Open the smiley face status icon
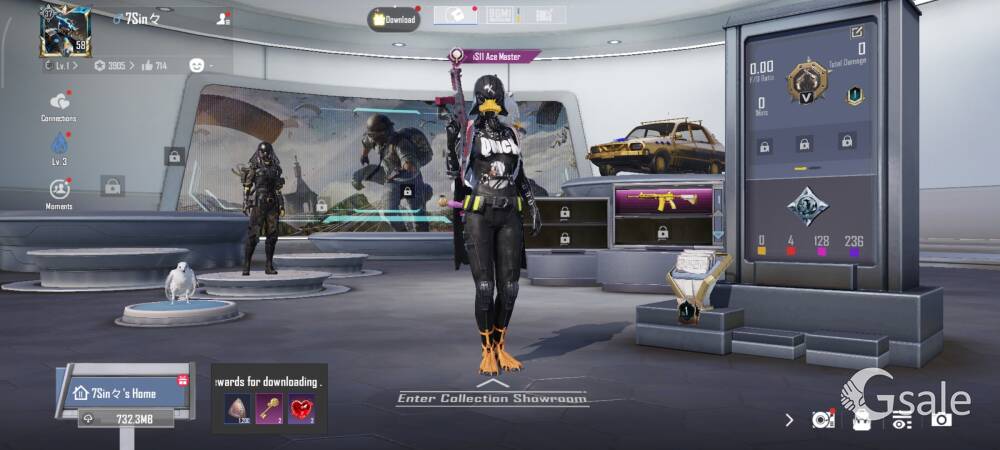The image size is (1000, 450). pyautogui.click(x=197, y=65)
